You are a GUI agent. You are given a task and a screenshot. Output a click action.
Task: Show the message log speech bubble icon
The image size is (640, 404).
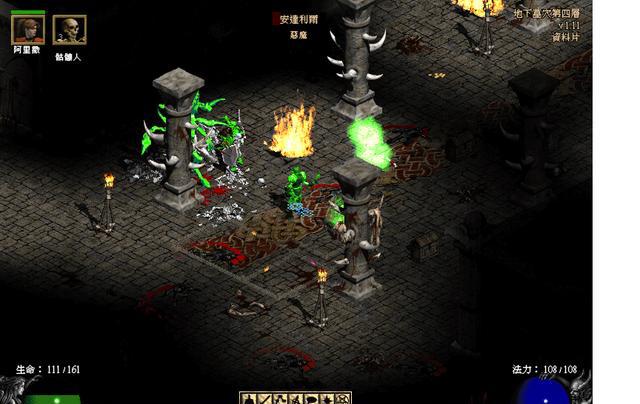click(312, 399)
